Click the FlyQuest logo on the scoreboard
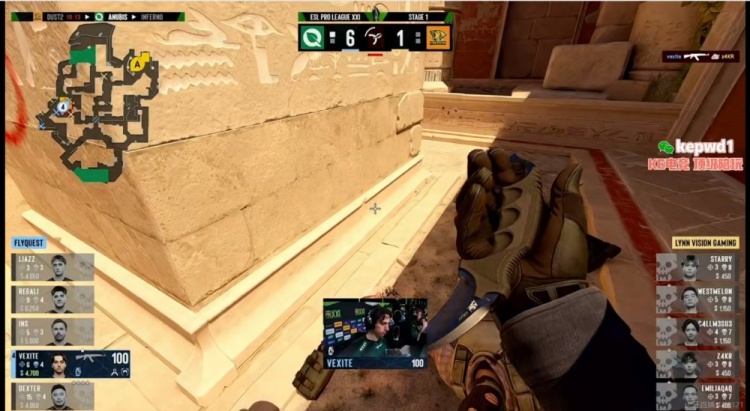 tap(311, 36)
